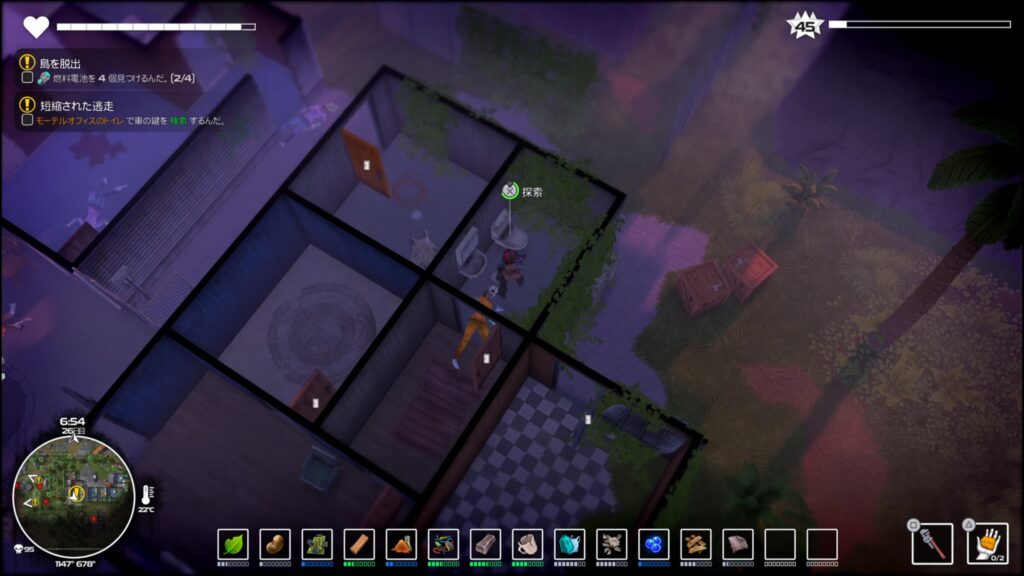Select the pipe wrench weapon slot
The image size is (1024, 576).
click(x=932, y=543)
